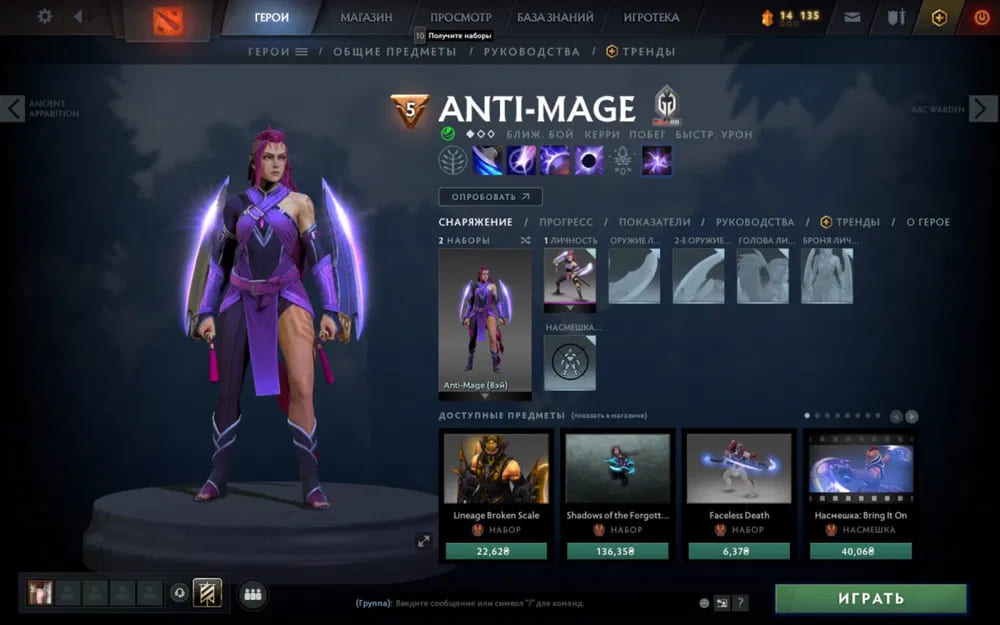Open the ПРОСМОТР tab
The height and width of the screenshot is (625, 1000).
[x=461, y=17]
